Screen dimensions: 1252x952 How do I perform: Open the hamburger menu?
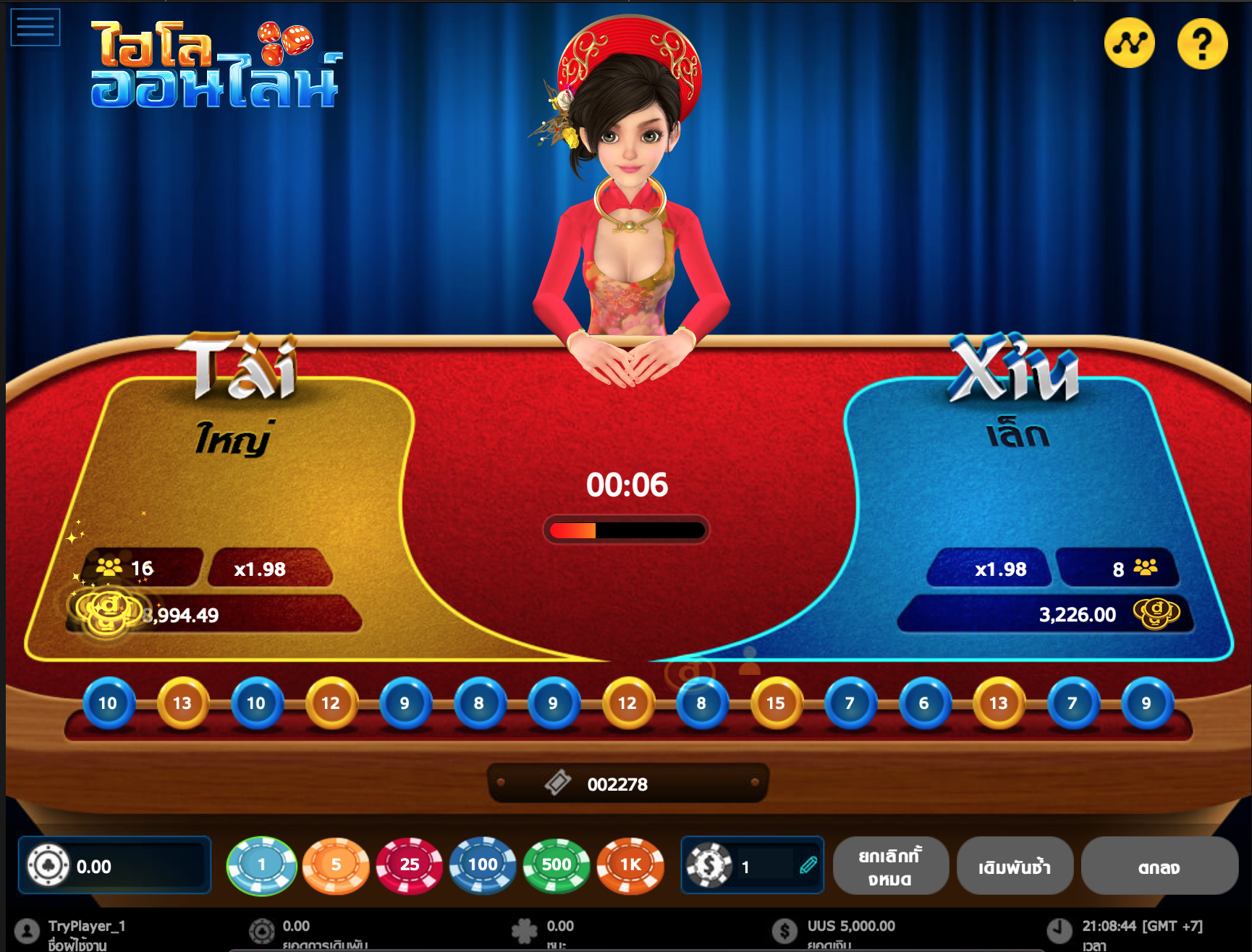35,26
